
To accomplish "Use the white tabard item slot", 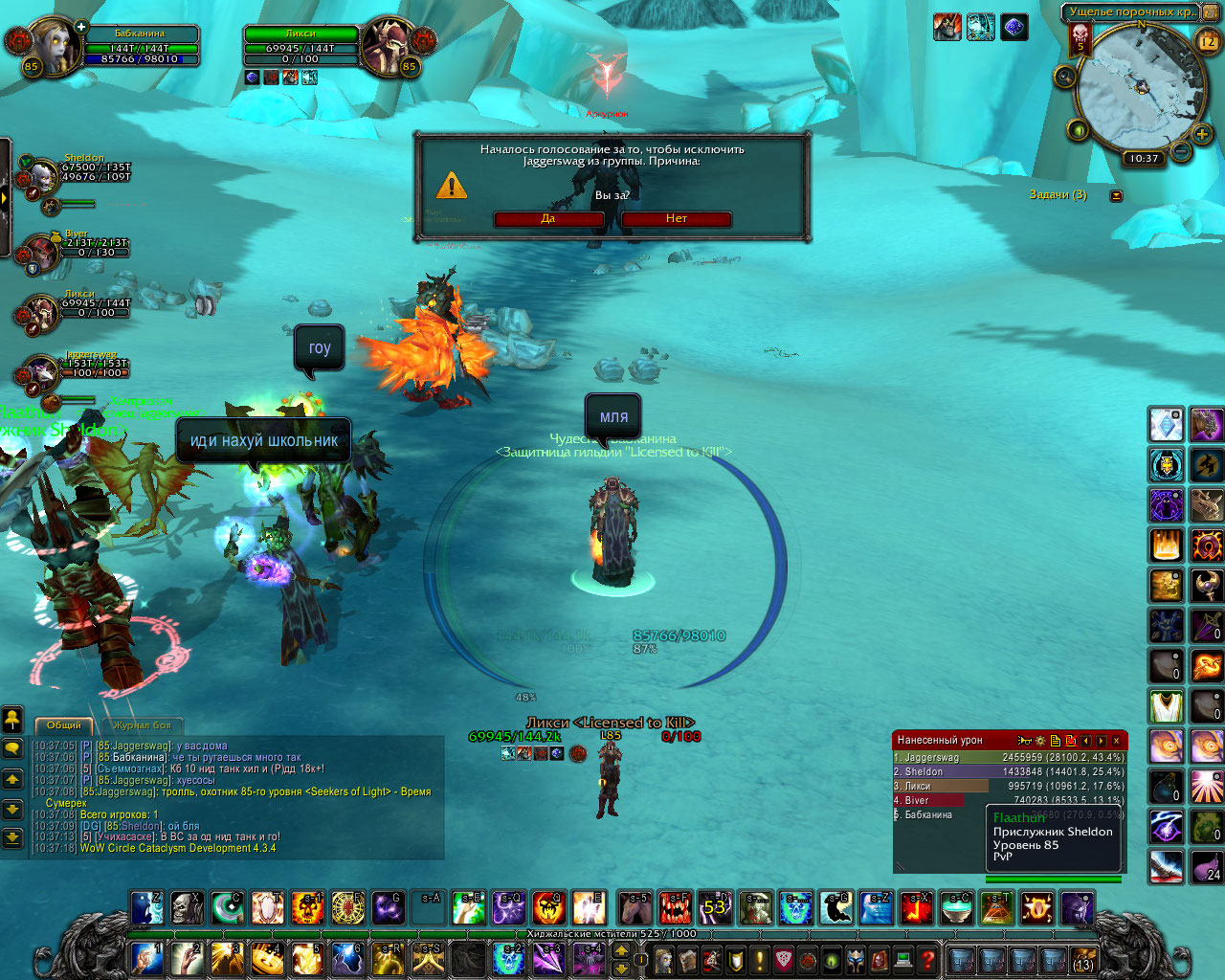I will point(1166,706).
